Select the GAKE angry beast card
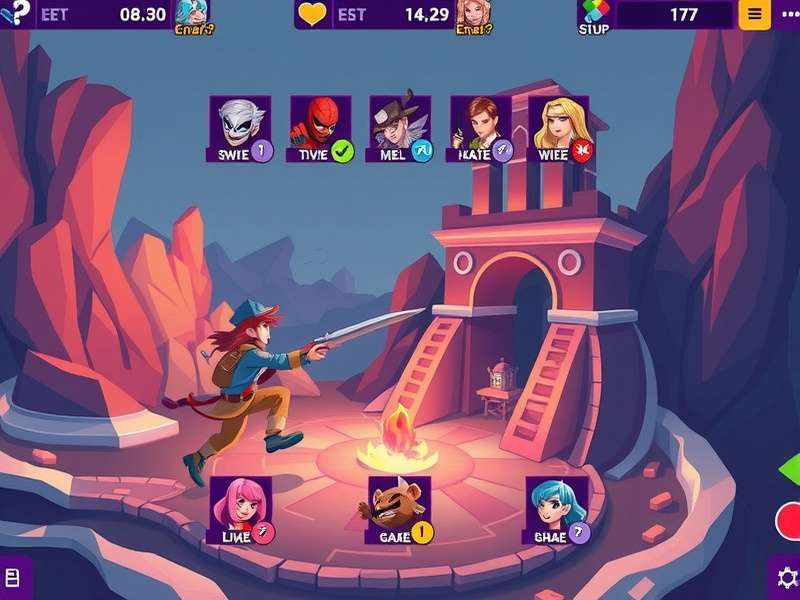The height and width of the screenshot is (600, 800). (x=399, y=508)
